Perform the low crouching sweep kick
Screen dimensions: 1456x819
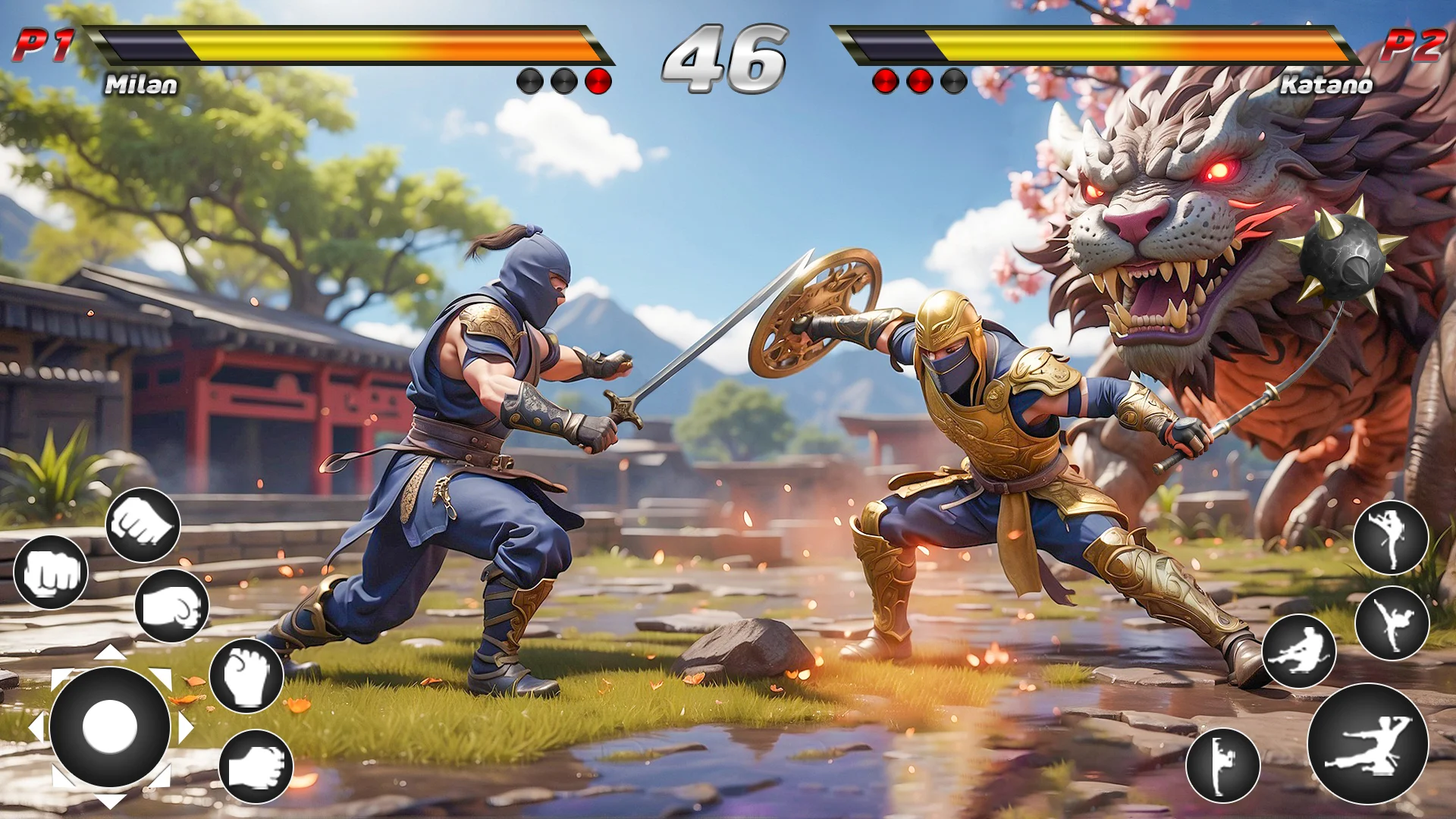pos(1299,651)
